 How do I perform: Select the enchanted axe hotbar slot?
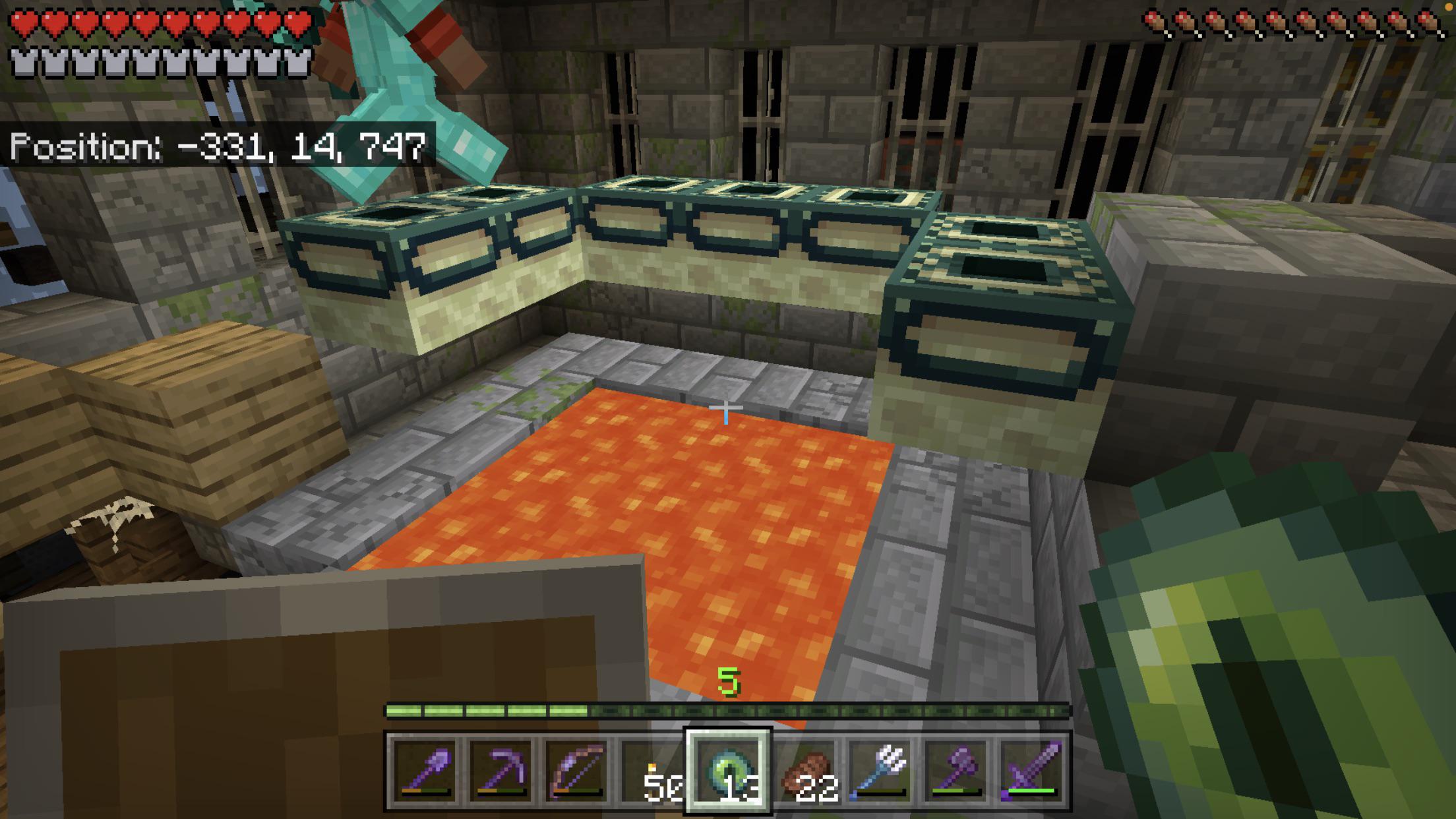957,770
